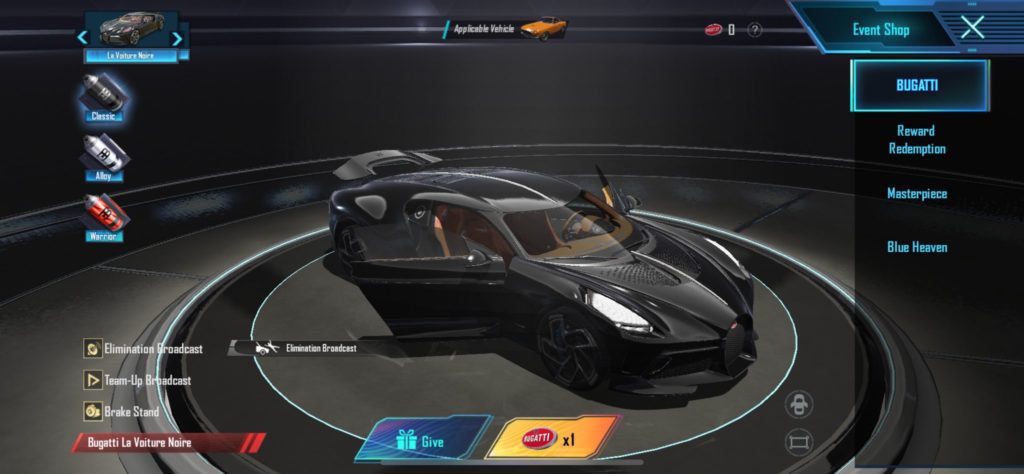Image resolution: width=1024 pixels, height=474 pixels.
Task: Close the Event Shop screen
Action: pos(972,28)
